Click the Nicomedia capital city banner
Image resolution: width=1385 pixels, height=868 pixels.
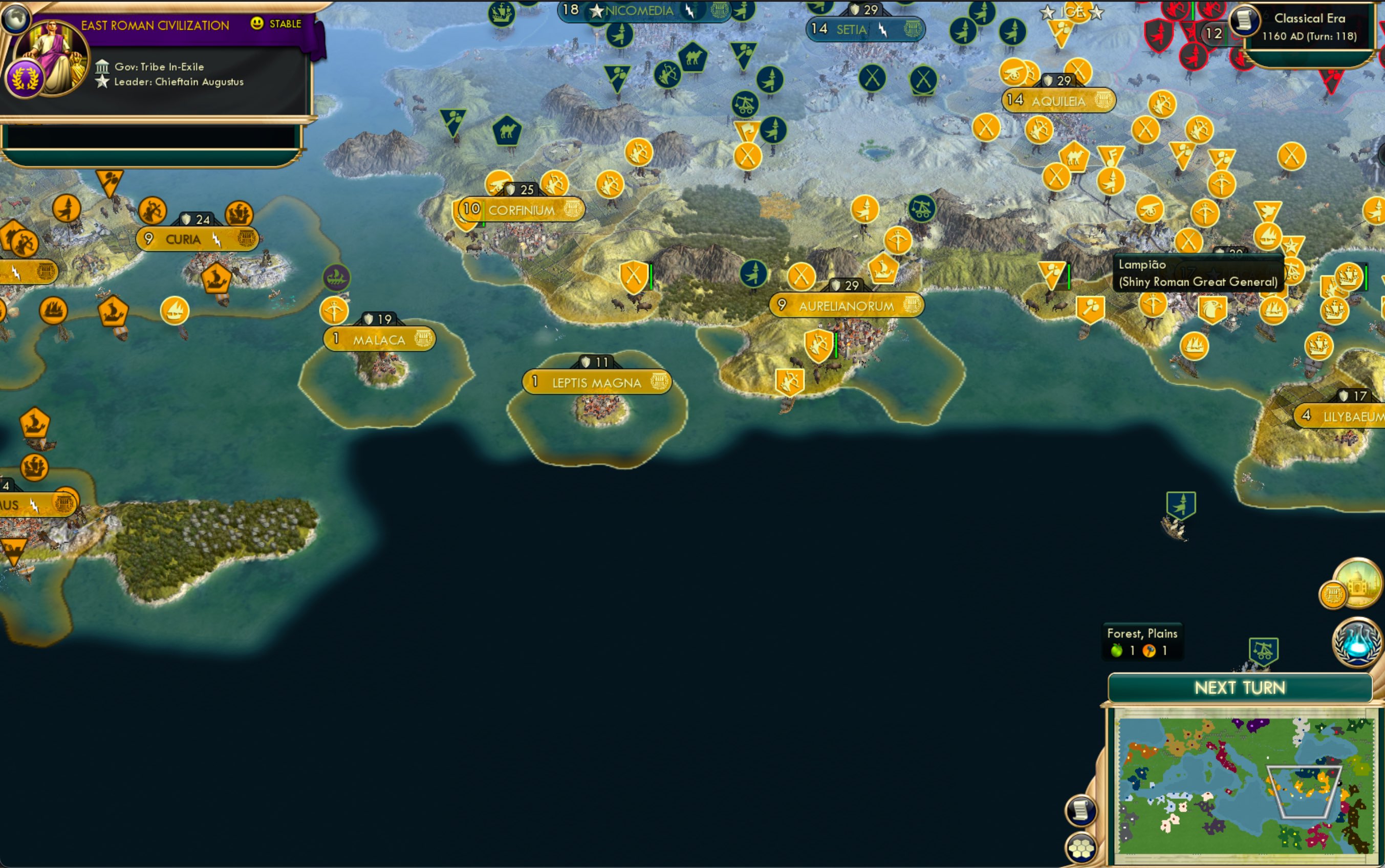[638, 11]
